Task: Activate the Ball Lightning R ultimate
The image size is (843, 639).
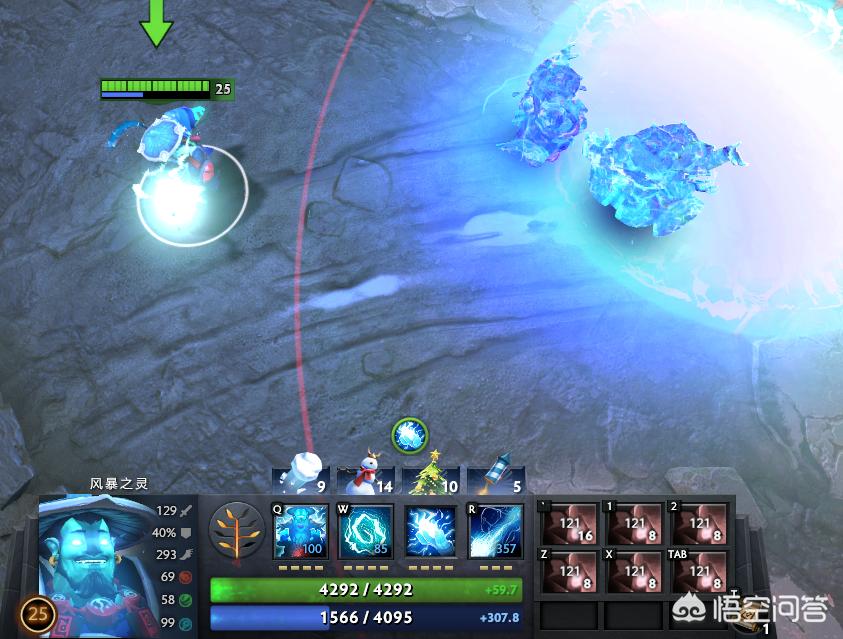Action: (x=495, y=531)
